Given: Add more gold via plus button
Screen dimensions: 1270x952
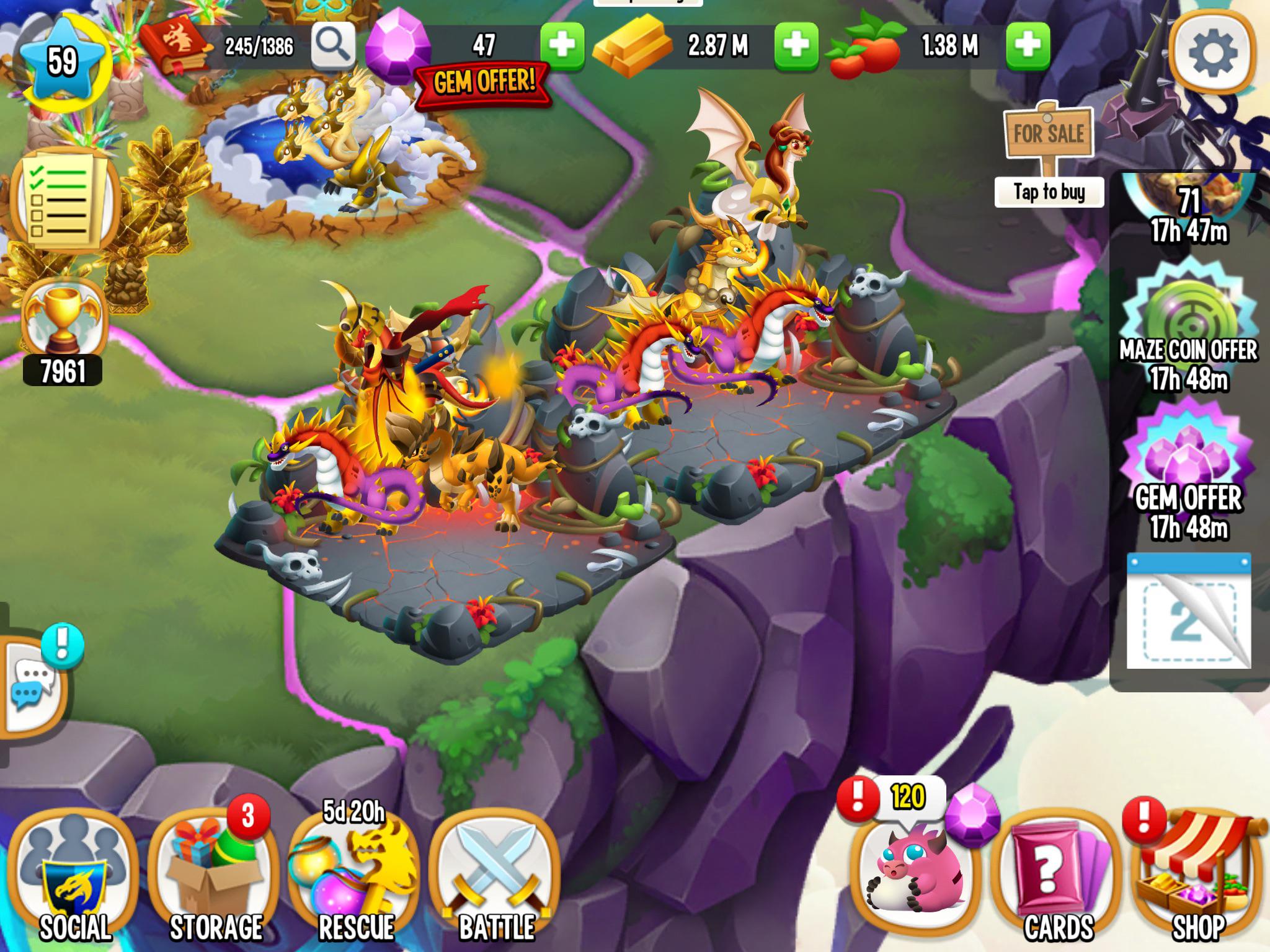Looking at the screenshot, I should point(797,45).
